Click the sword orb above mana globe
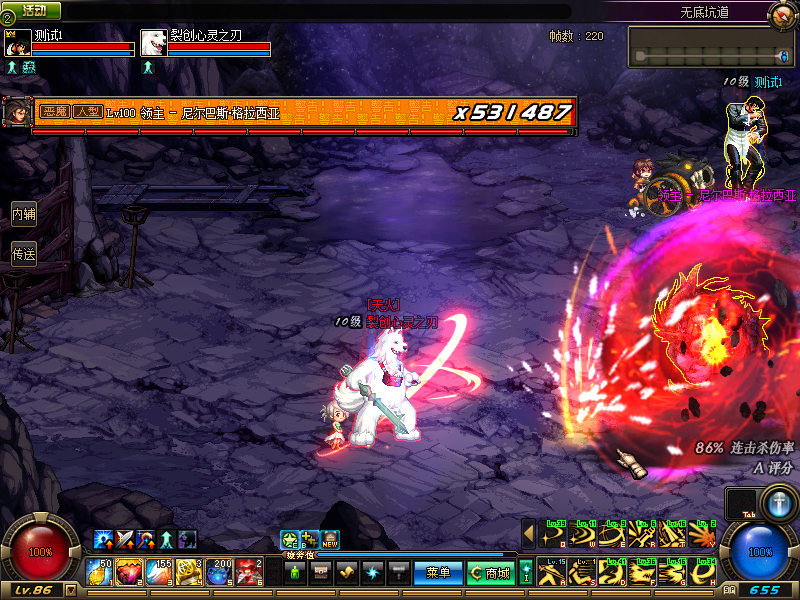Image resolution: width=800 pixels, height=600 pixels. 778,500
